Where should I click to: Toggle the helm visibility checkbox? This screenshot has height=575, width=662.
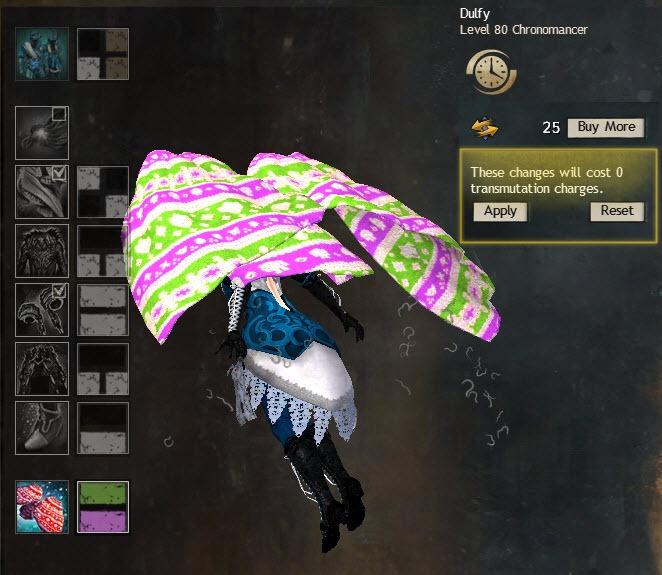pyautogui.click(x=59, y=114)
